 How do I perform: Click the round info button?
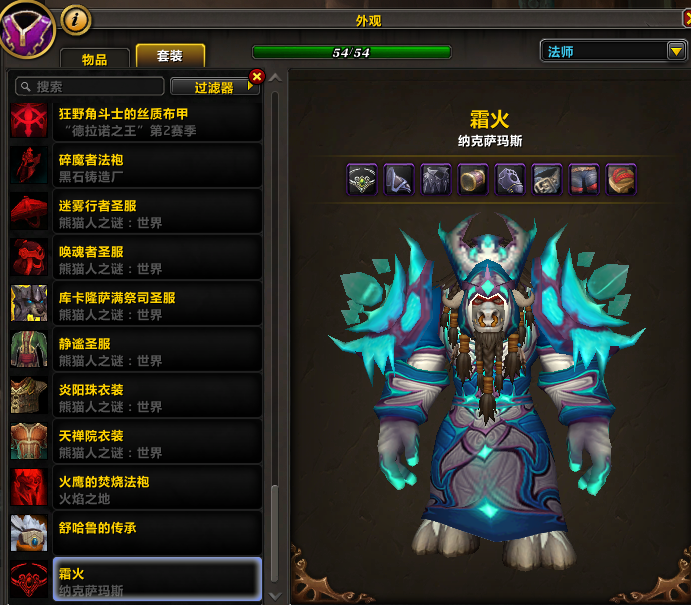[76, 18]
